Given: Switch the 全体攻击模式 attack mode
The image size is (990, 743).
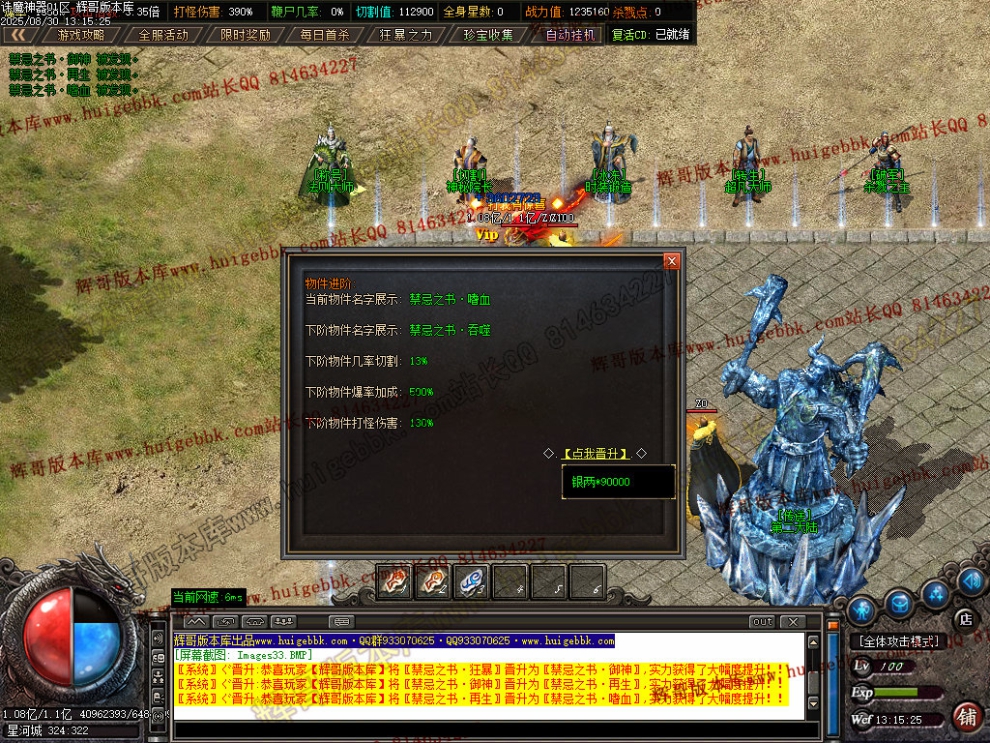Looking at the screenshot, I should click(x=902, y=641).
